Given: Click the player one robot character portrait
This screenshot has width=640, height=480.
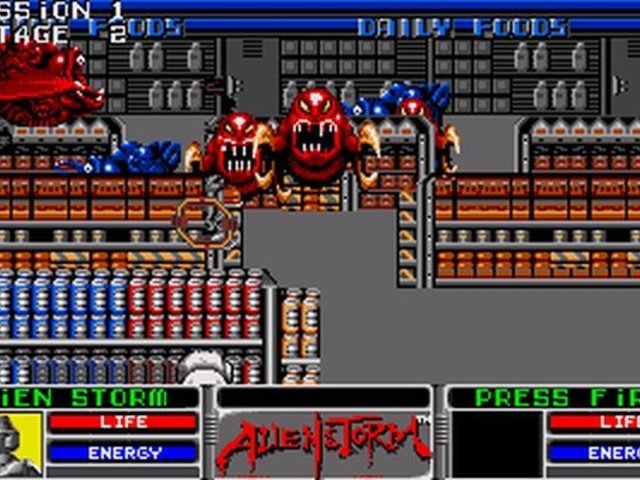Looking at the screenshot, I should [x=19, y=443].
